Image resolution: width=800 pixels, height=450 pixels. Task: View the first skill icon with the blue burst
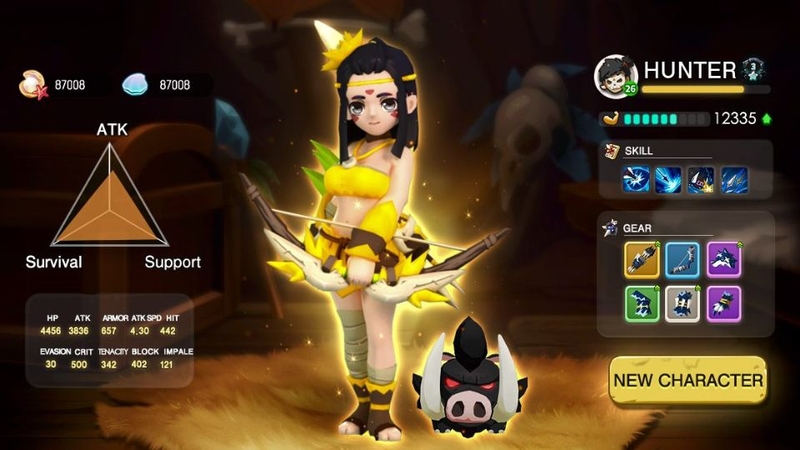[x=636, y=179]
